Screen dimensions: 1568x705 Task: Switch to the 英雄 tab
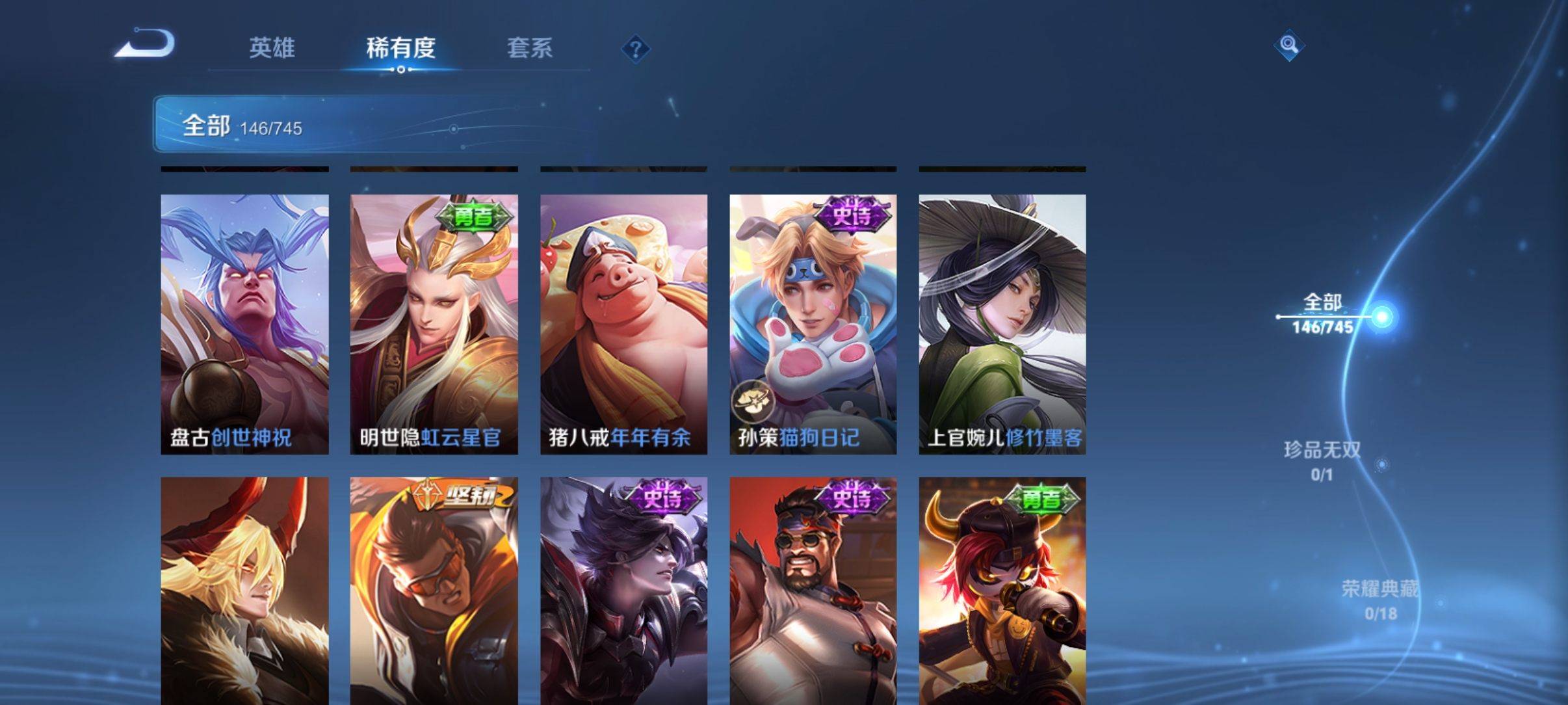point(272,47)
